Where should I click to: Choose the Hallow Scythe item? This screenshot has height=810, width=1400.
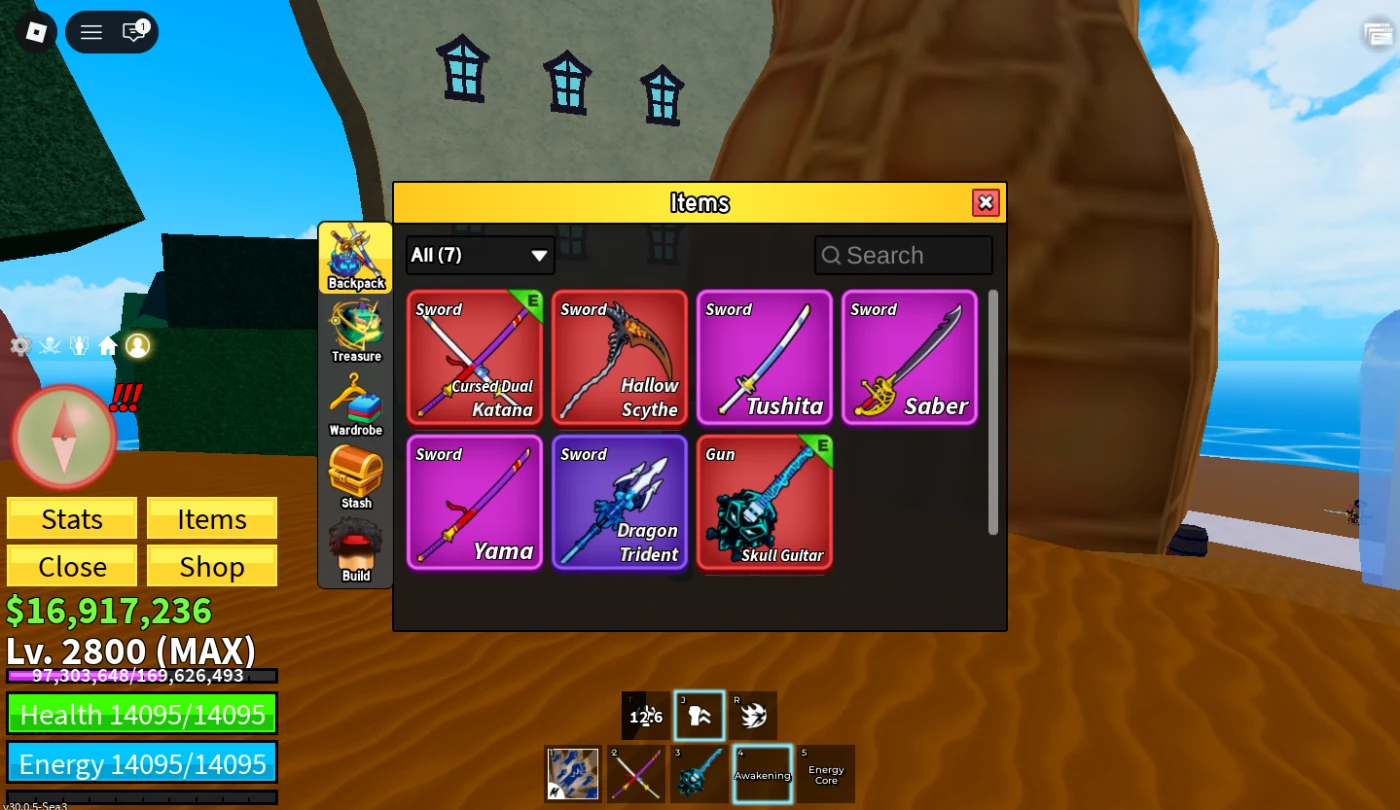(x=620, y=358)
